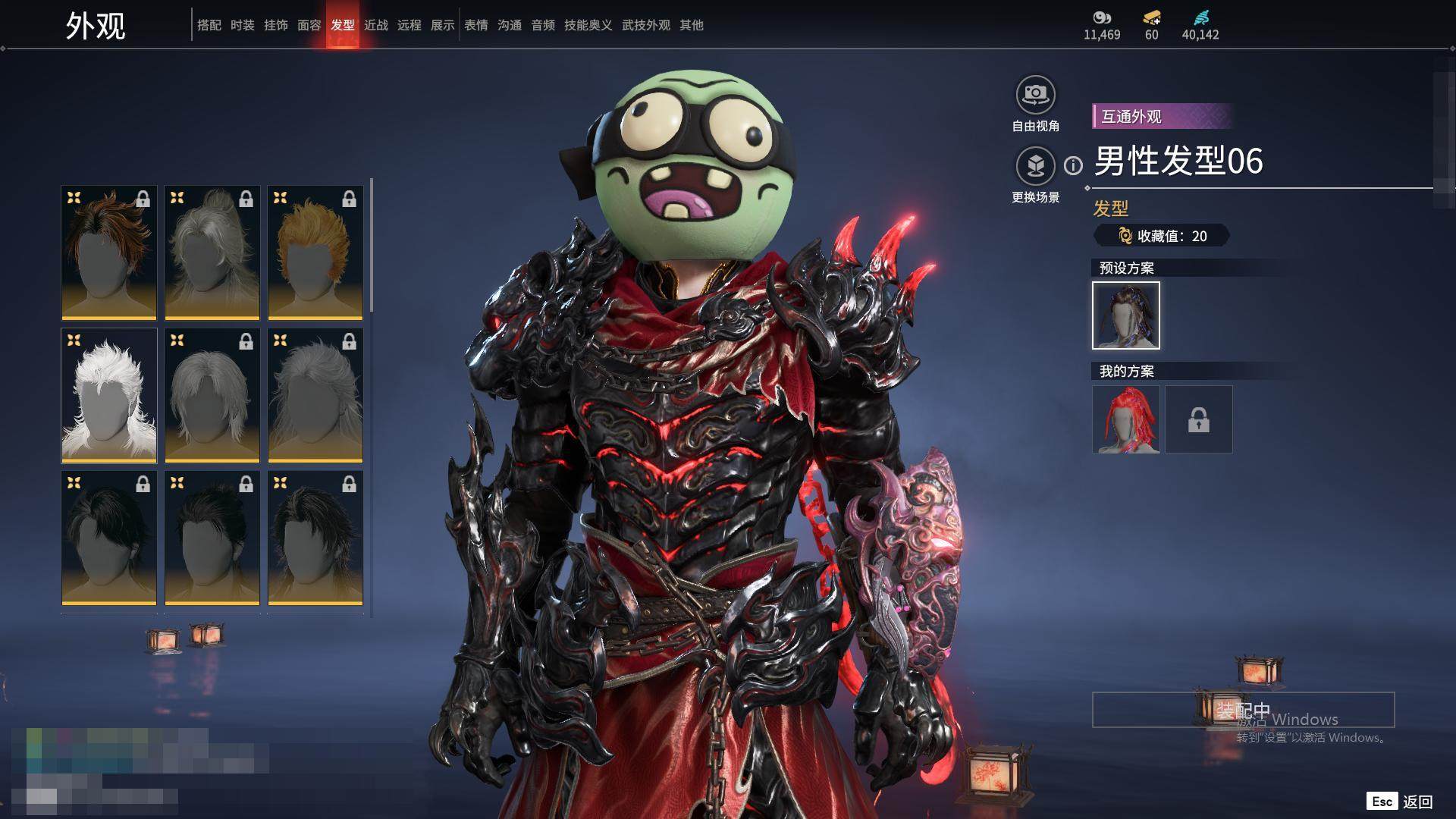Click the 更换场景 change scene button
This screenshot has height=819, width=1456.
1035,166
